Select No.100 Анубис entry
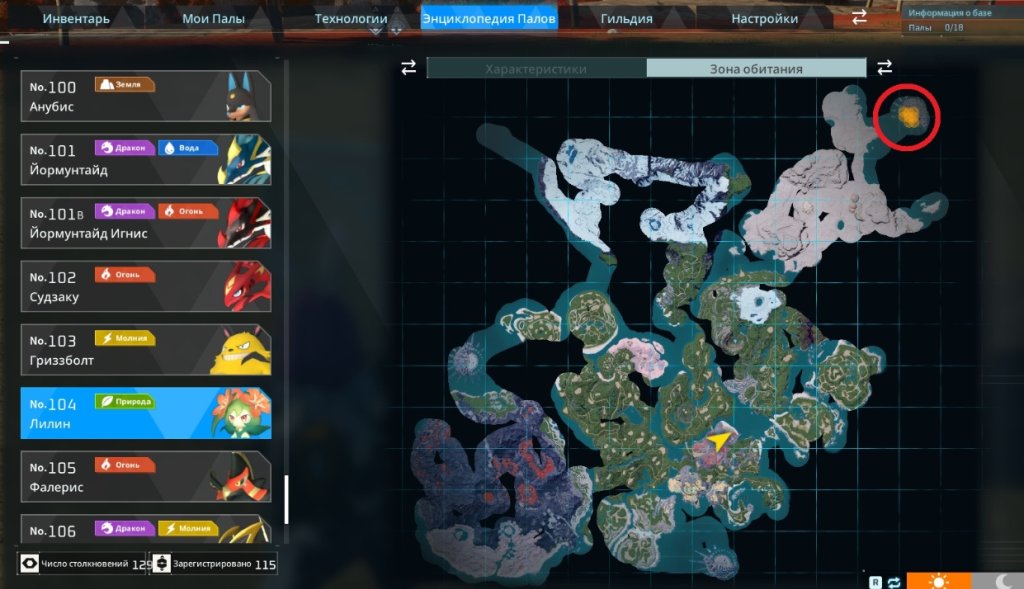 pyautogui.click(x=146, y=96)
